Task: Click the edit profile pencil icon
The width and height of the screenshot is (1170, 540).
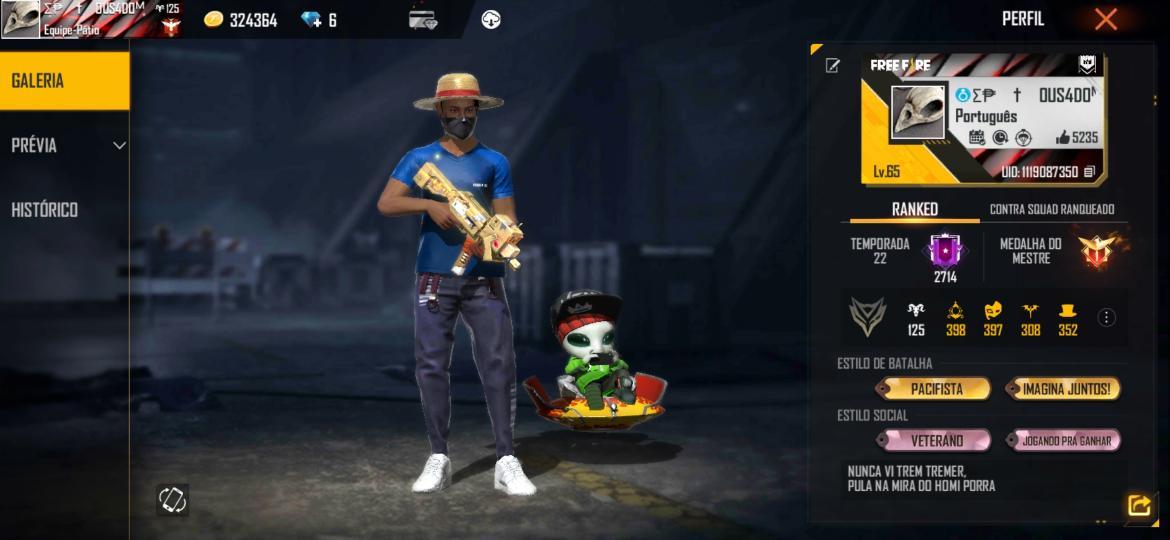Action: 832,66
